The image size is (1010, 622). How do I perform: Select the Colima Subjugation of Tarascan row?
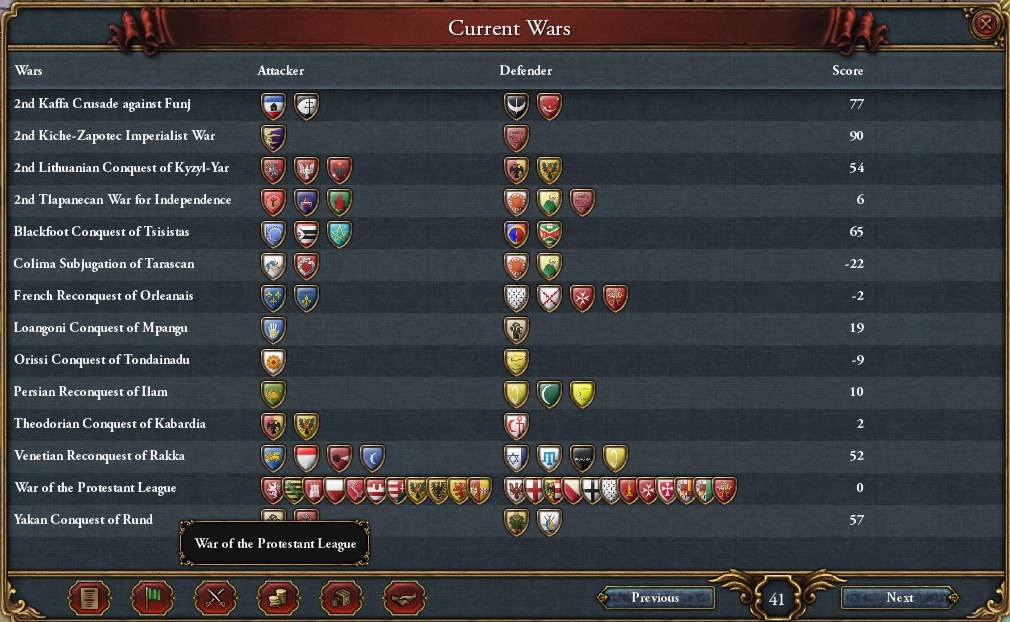104,264
